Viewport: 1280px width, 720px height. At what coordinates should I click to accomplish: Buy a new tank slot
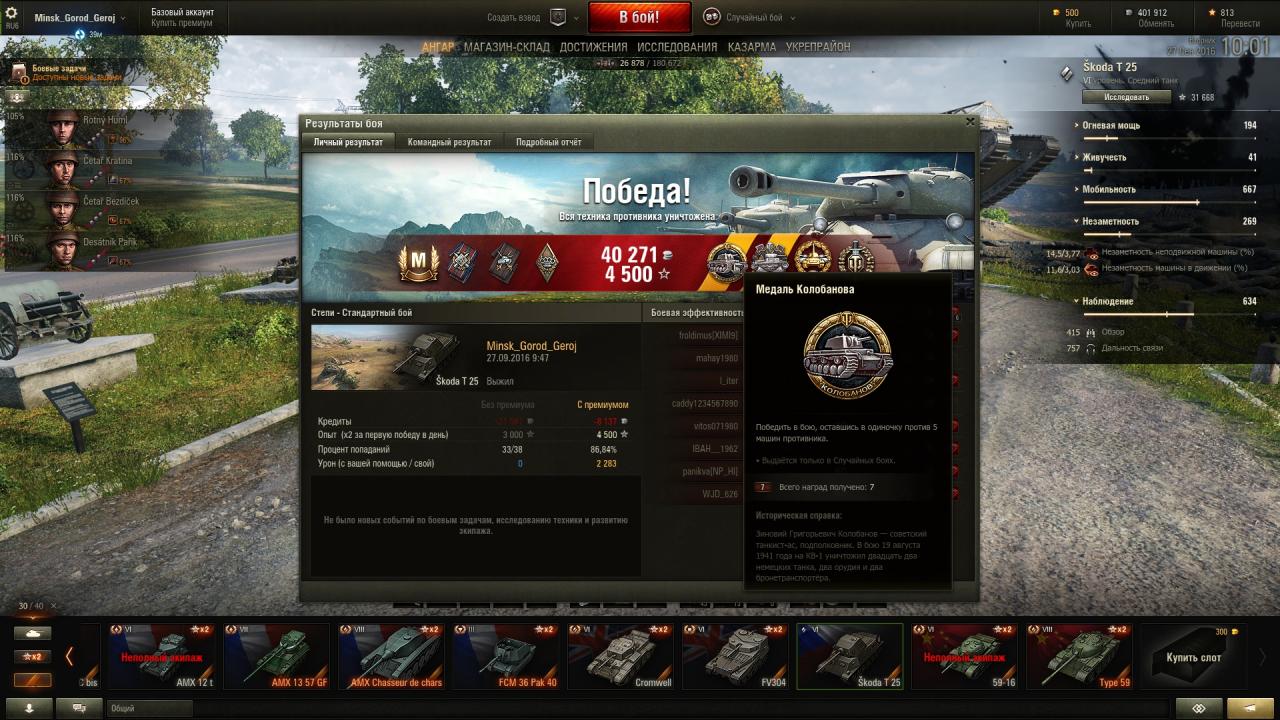point(1193,656)
